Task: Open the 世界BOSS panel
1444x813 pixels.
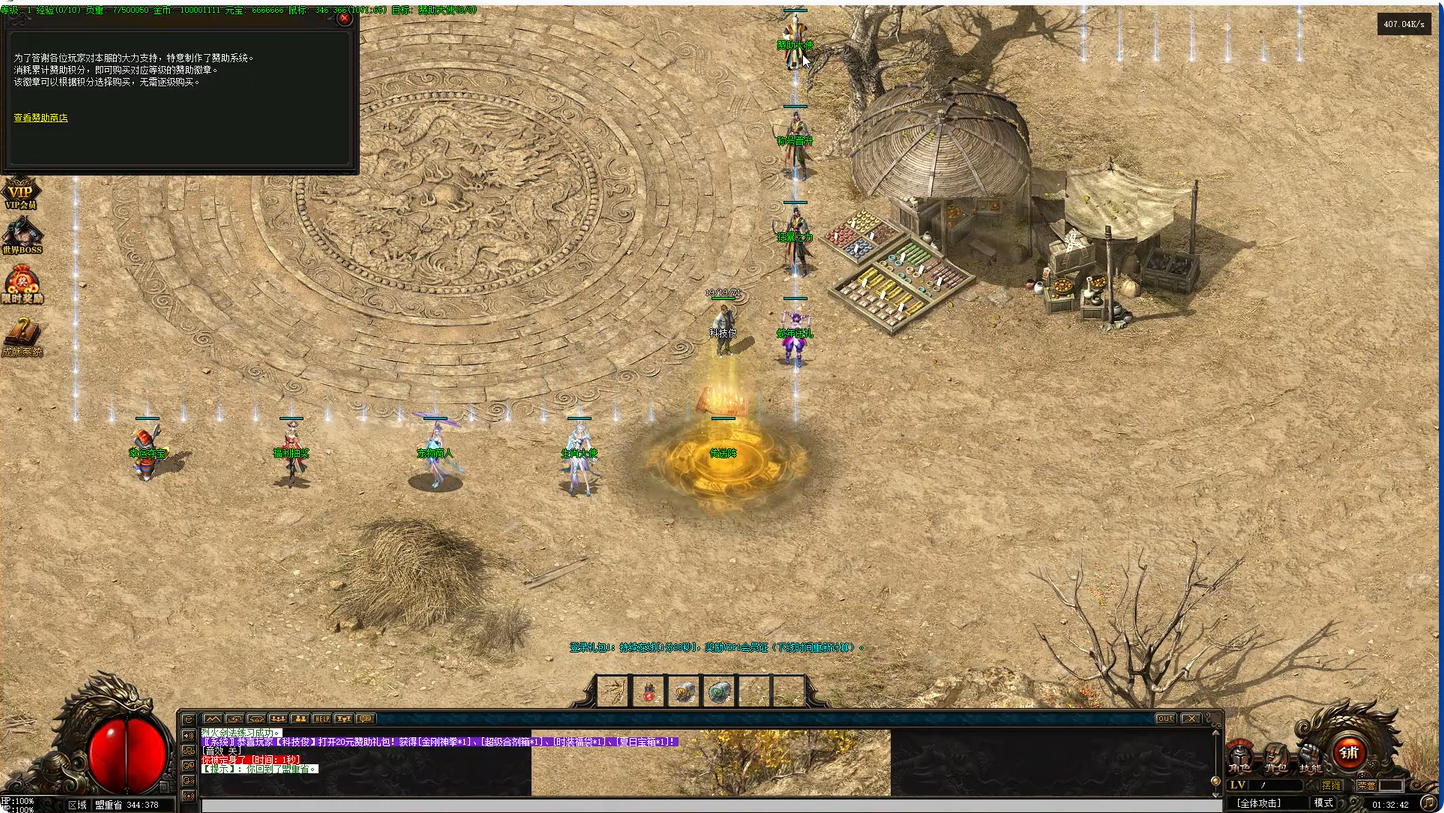Action: pyautogui.click(x=22, y=237)
